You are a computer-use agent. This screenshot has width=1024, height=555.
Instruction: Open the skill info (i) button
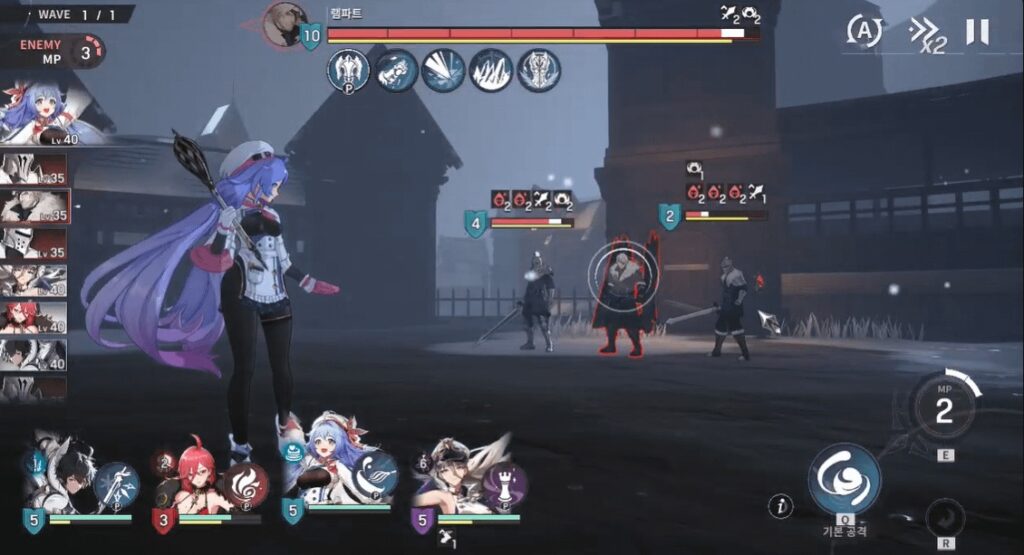point(781,506)
